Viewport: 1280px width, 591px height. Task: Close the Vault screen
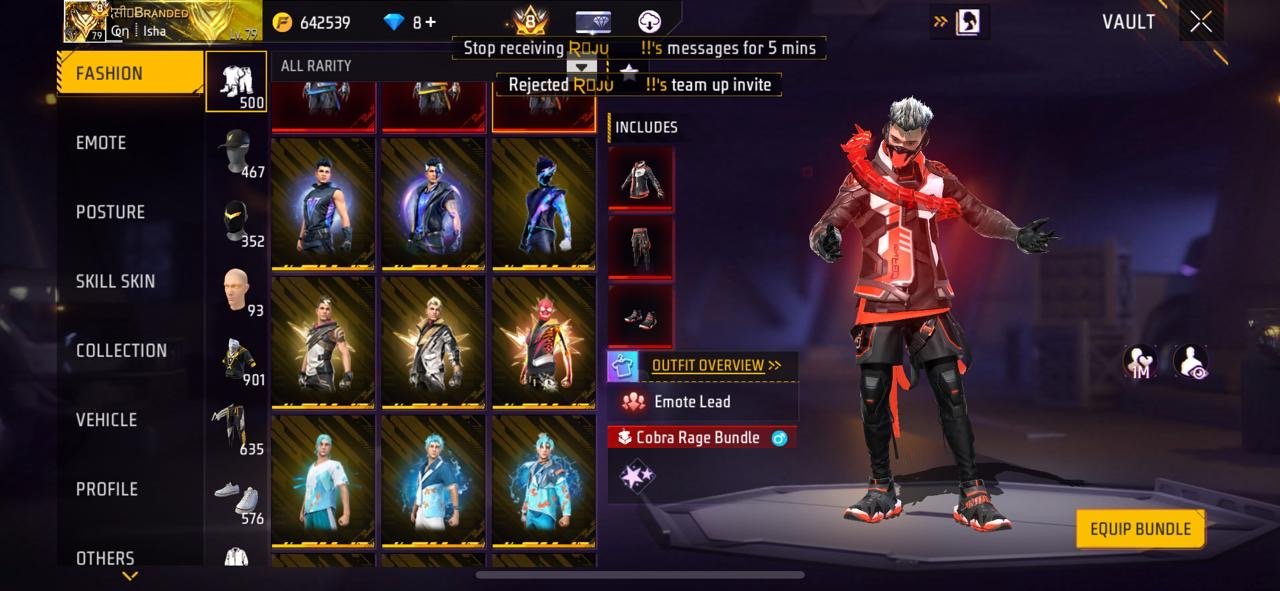pos(1201,22)
